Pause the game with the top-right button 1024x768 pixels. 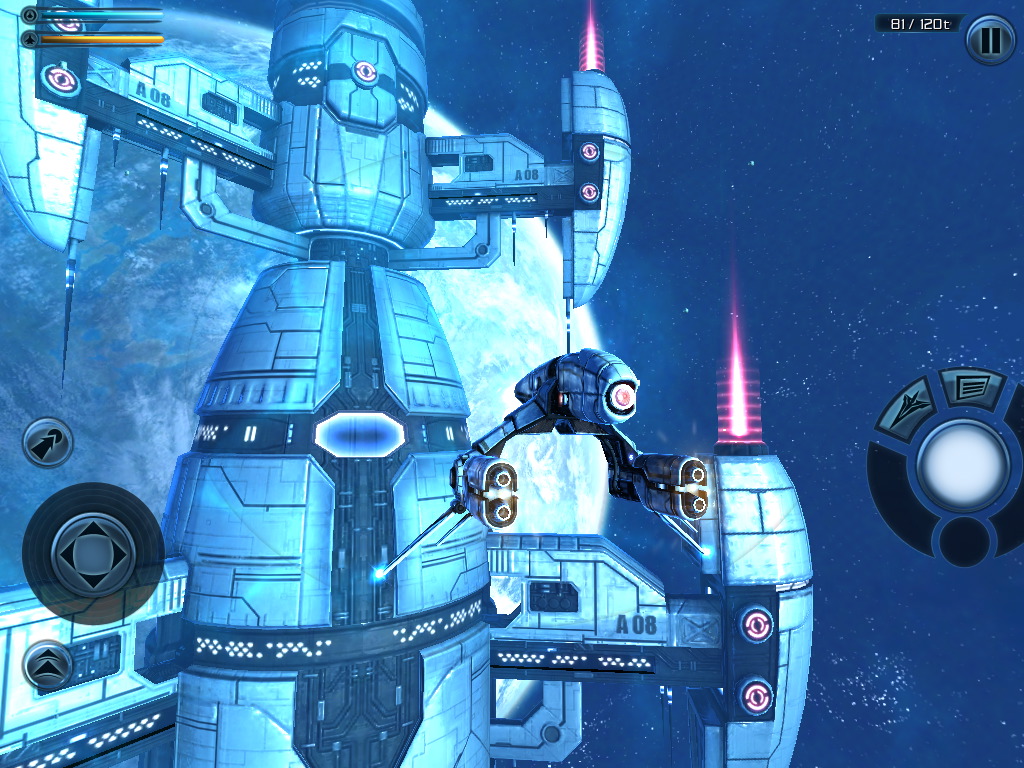[x=990, y=40]
